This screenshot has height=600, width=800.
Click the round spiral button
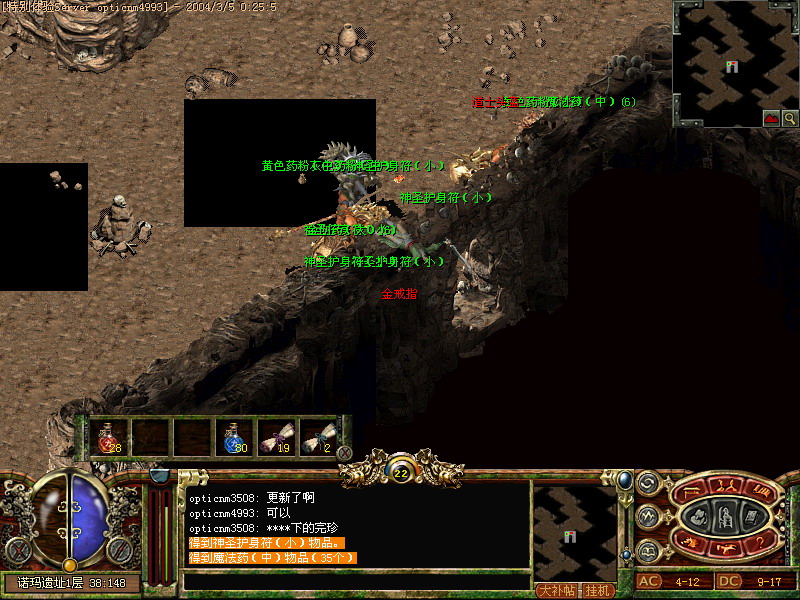point(646,484)
